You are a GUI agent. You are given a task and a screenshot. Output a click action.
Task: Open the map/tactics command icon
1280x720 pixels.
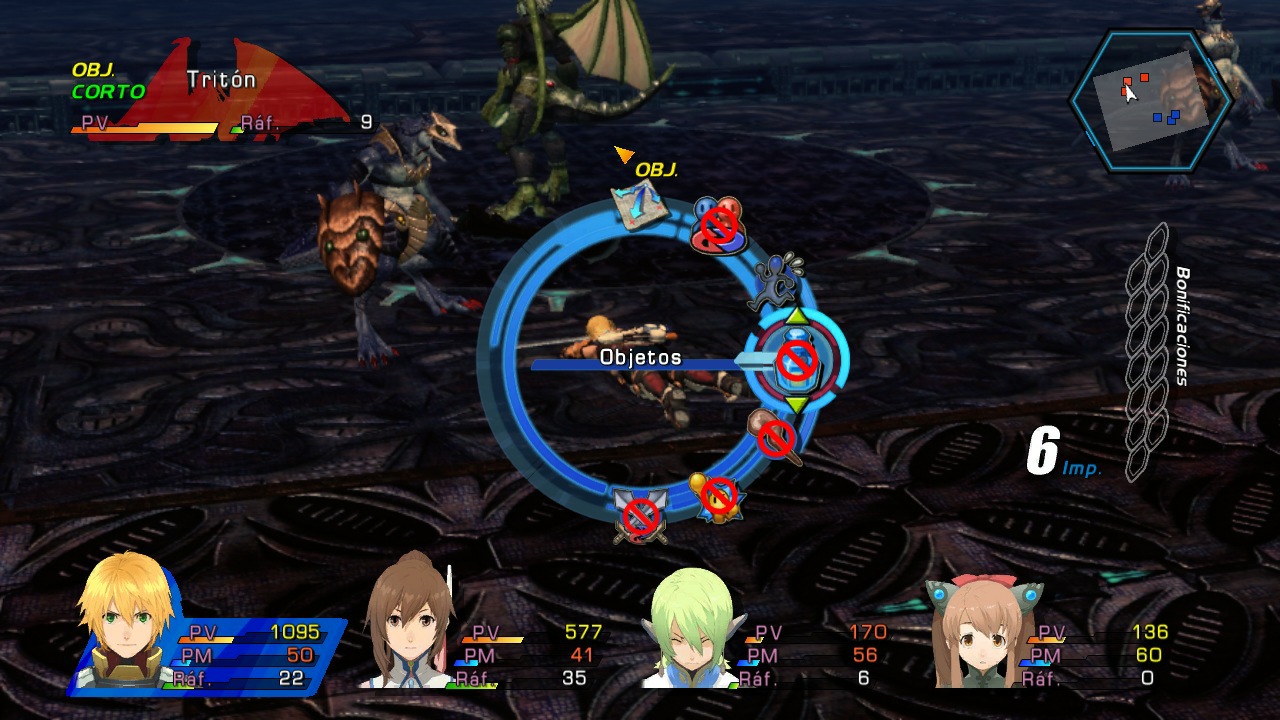[638, 206]
